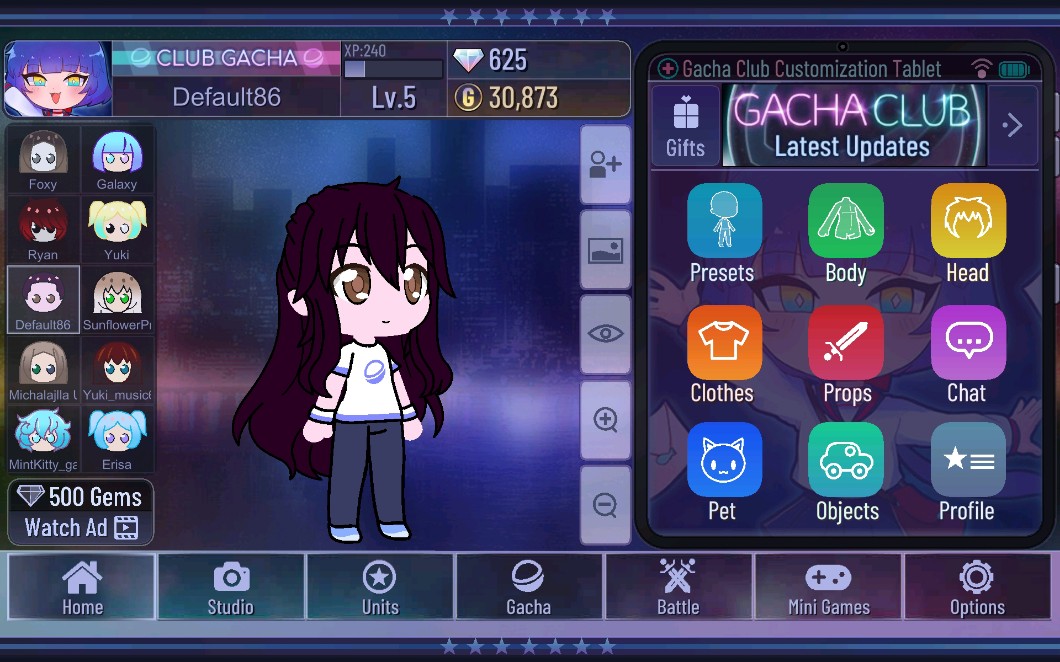Viewport: 1060px width, 662px height.
Task: Open the Options tab
Action: point(977,587)
